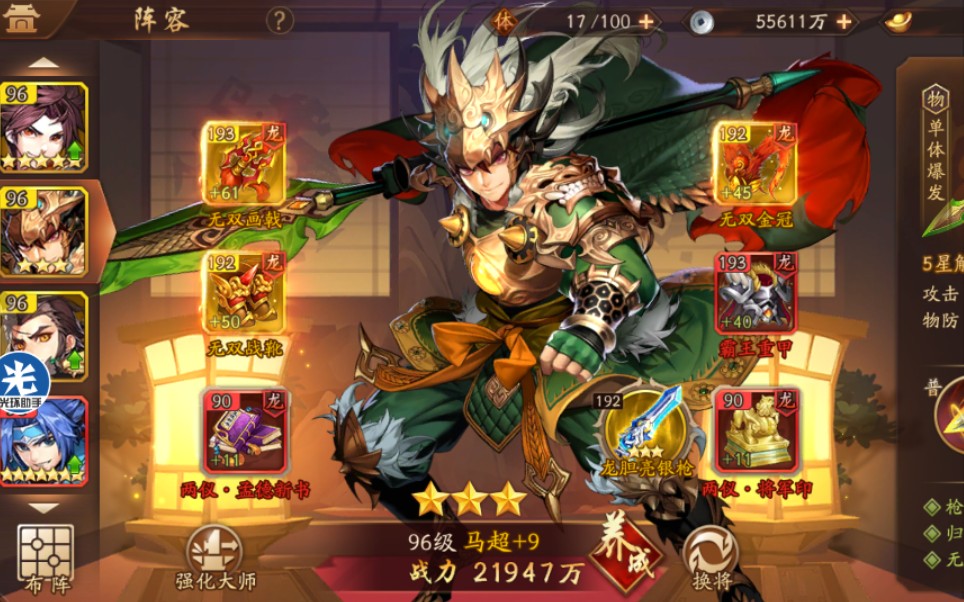Open the 布阵 formation setup

[x=45, y=557]
